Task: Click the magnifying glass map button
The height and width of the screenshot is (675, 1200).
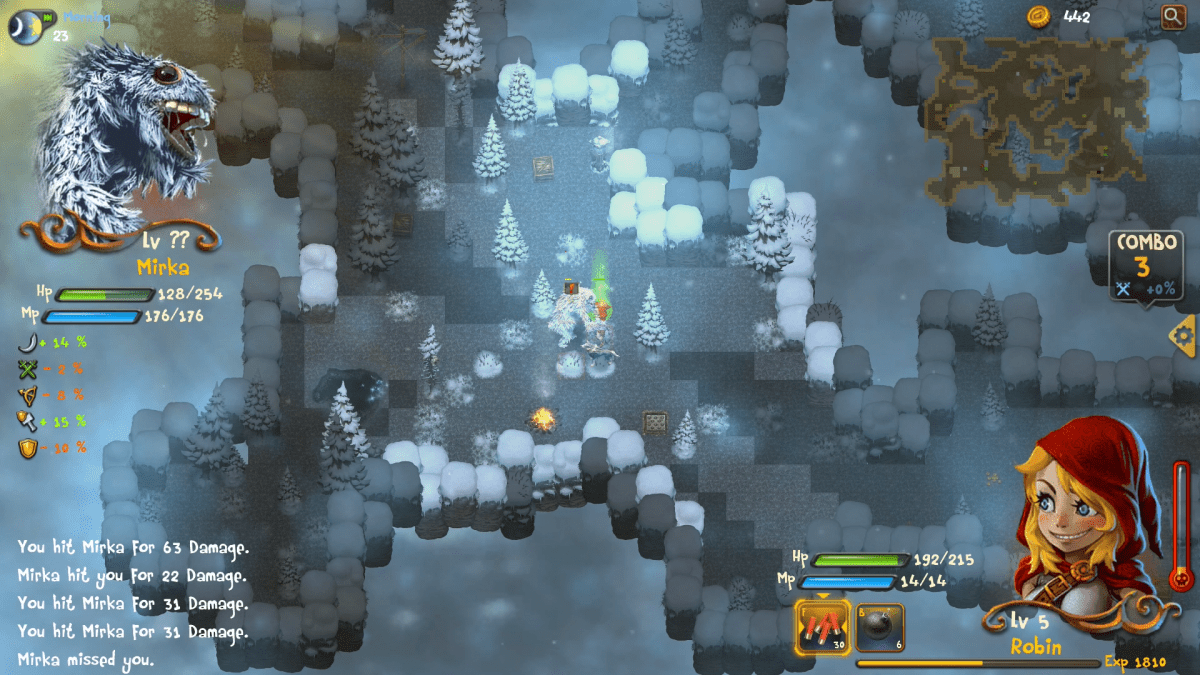Action: pyautogui.click(x=1172, y=17)
